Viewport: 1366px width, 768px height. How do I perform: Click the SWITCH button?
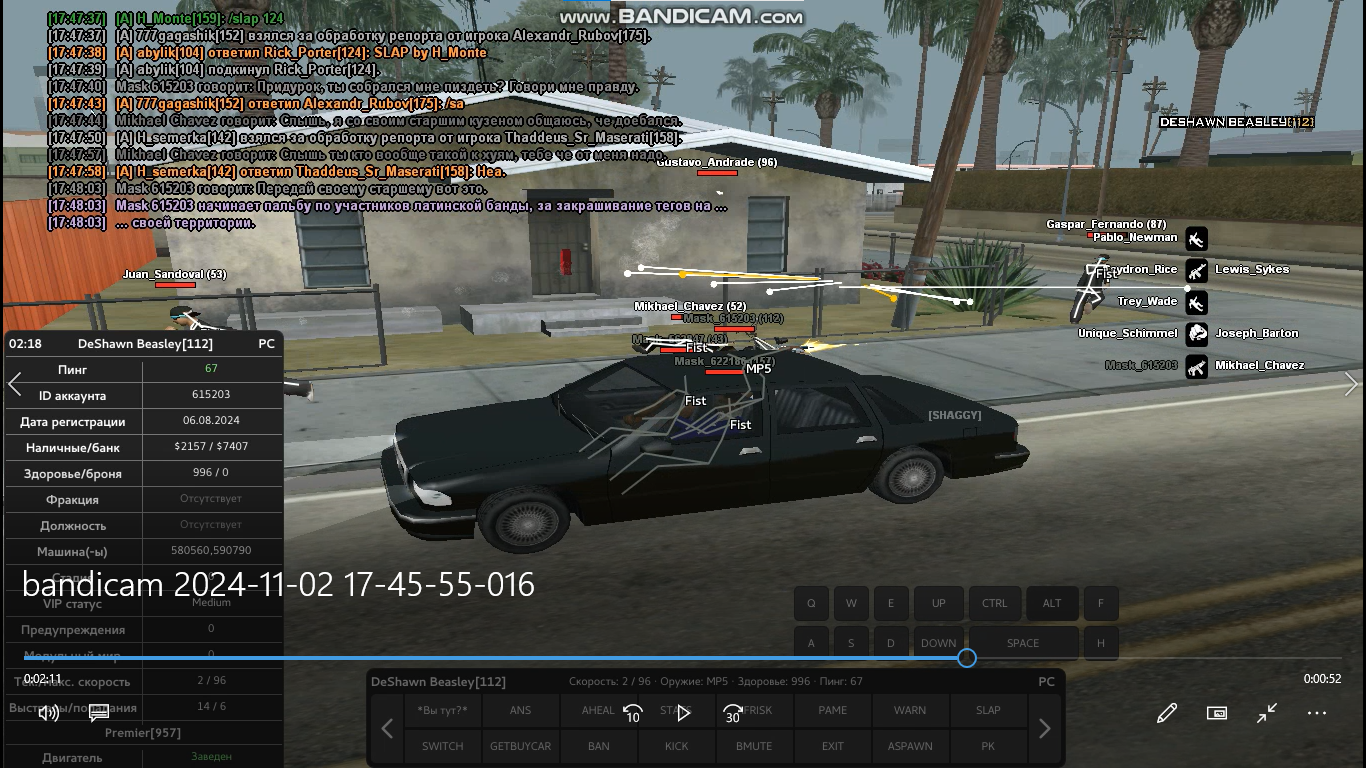(442, 746)
